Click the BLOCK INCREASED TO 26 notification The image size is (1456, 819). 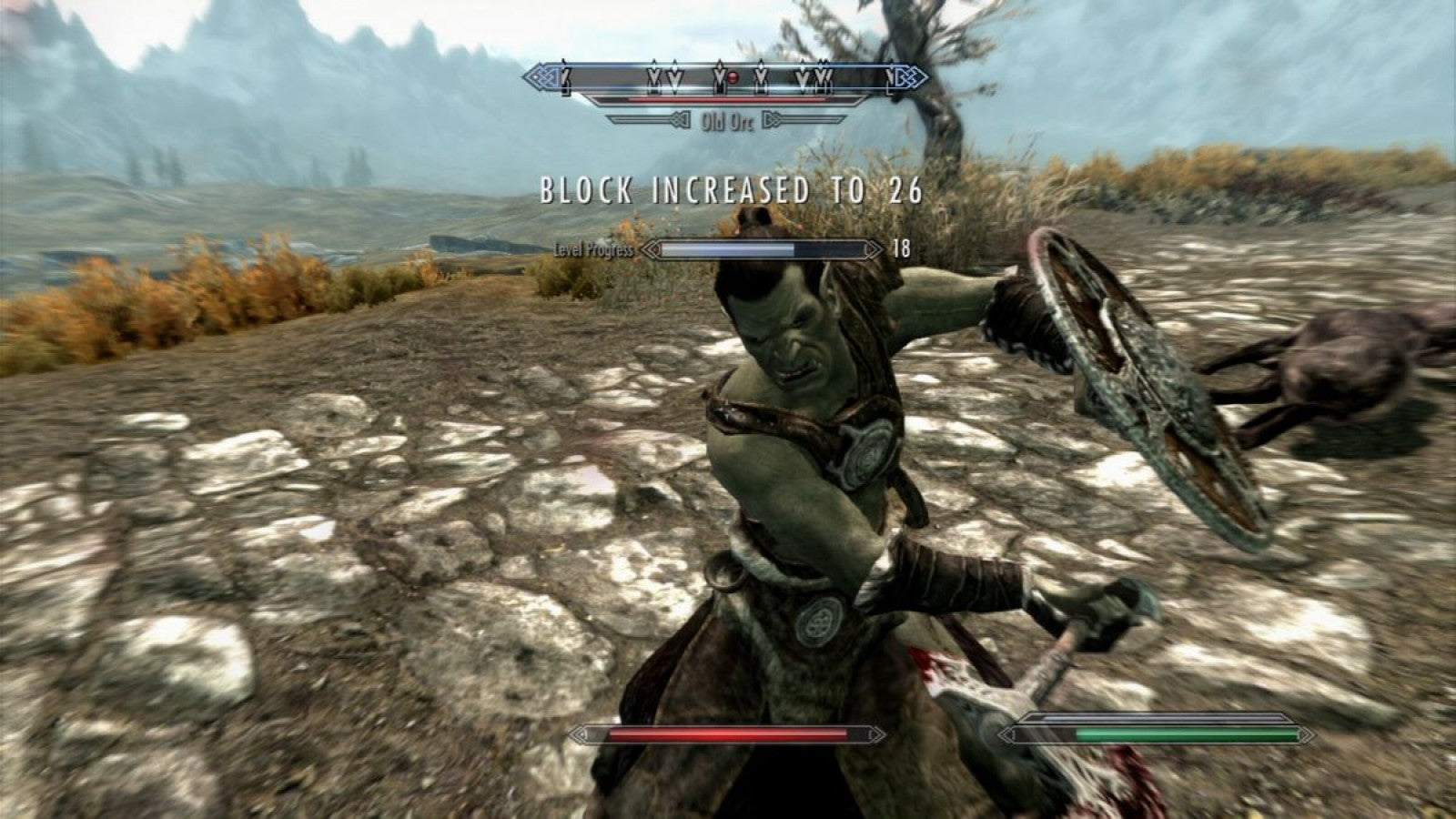click(728, 189)
